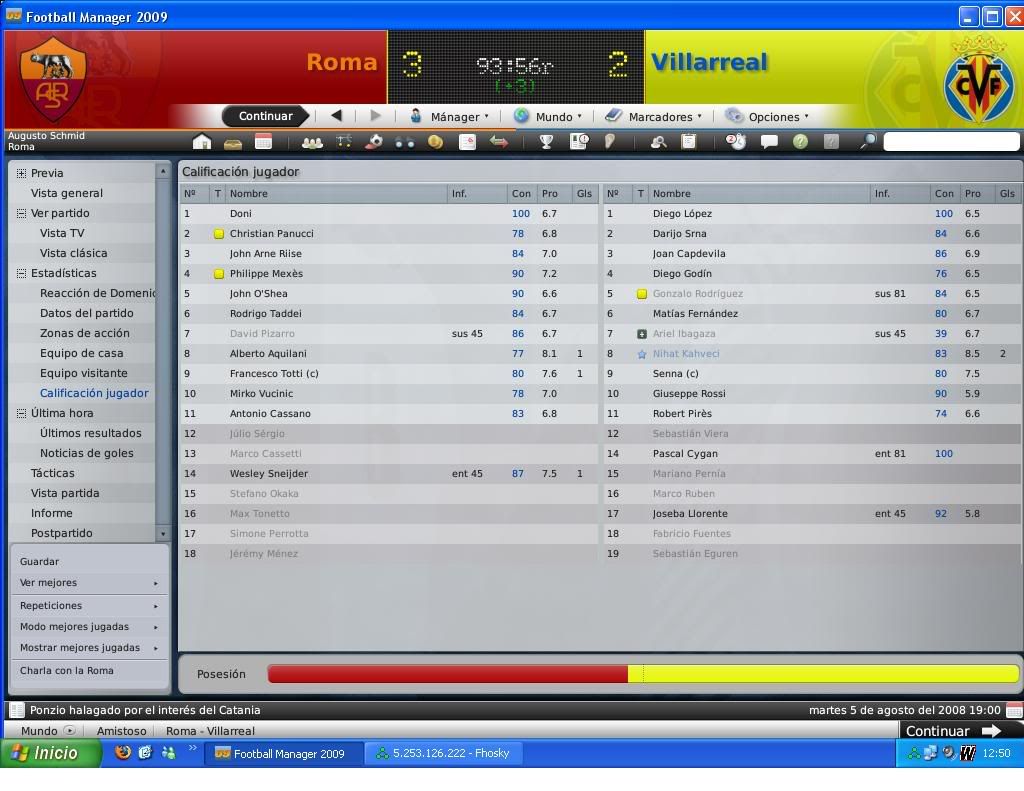Select Vista general in the sidebar
This screenshot has height=791, width=1024.
coord(66,193)
